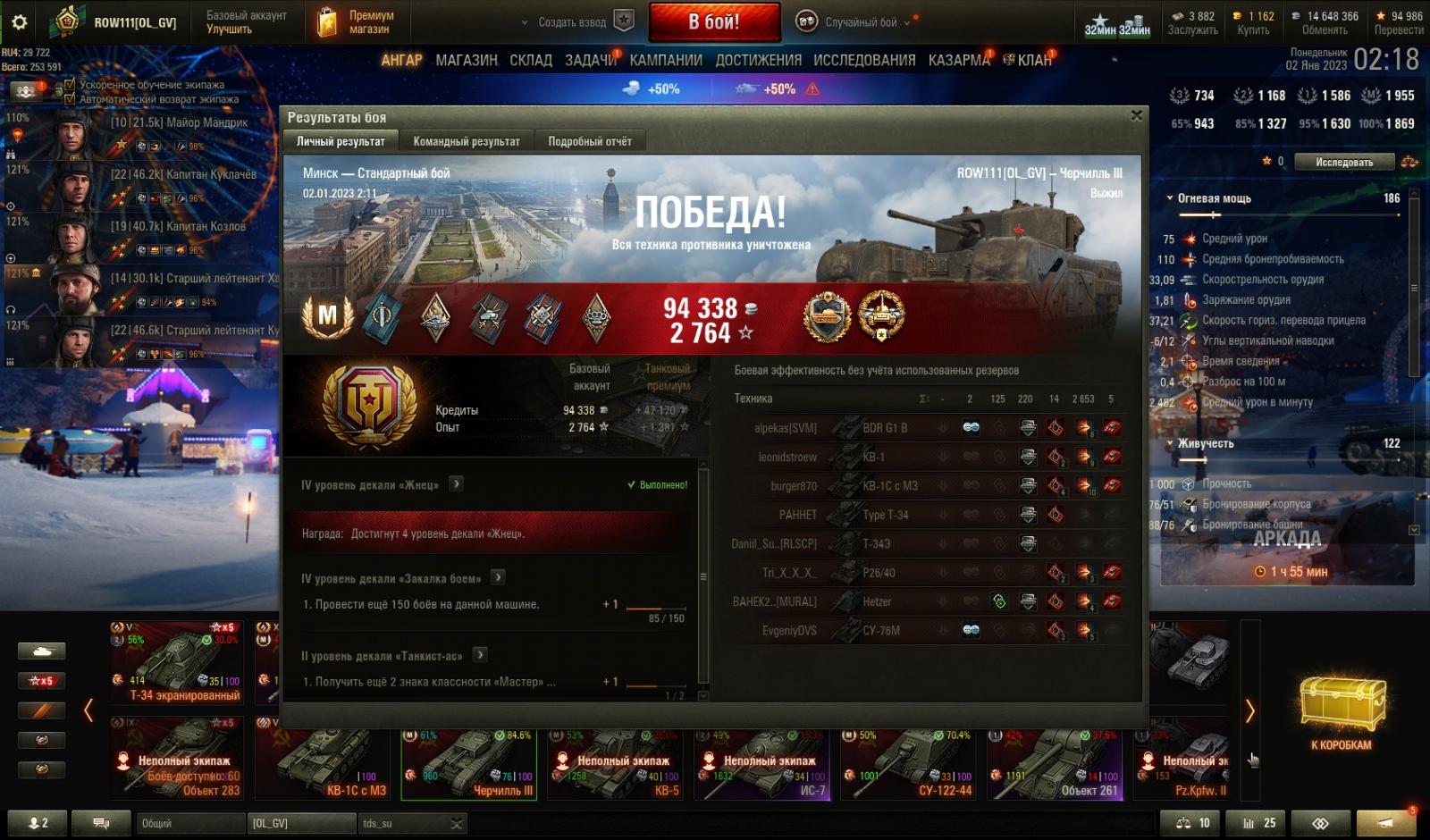Select the Личный результат tab
Screen dimensions: 1430x840
pyautogui.click(x=341, y=141)
